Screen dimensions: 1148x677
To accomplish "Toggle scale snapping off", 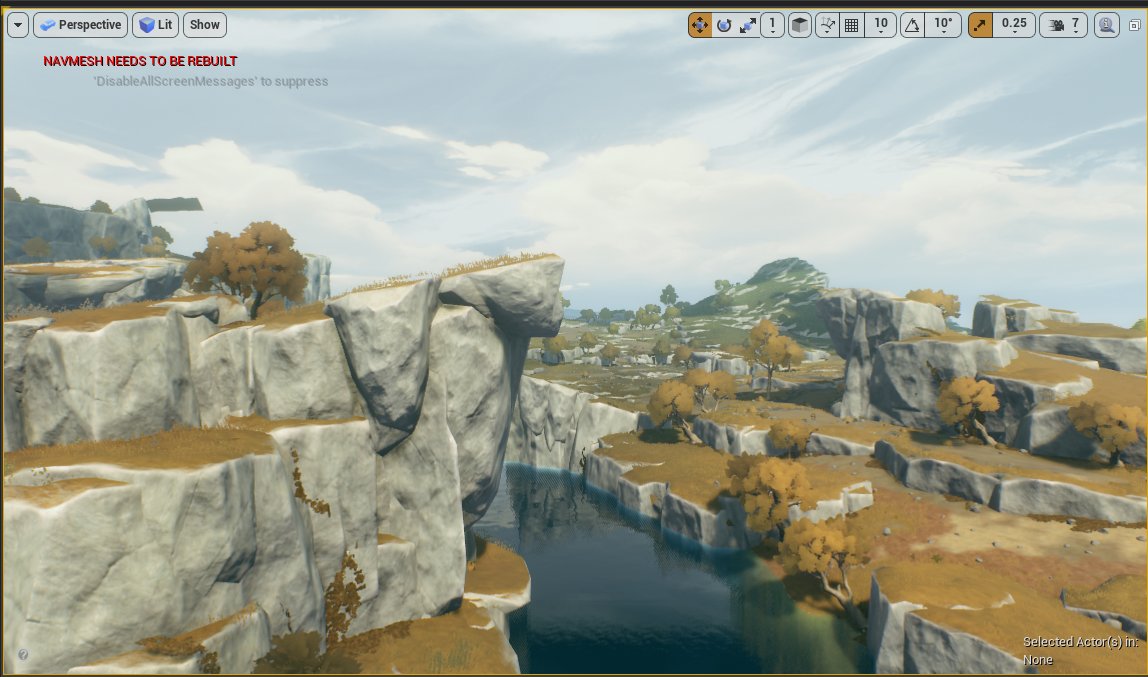I will tap(980, 25).
